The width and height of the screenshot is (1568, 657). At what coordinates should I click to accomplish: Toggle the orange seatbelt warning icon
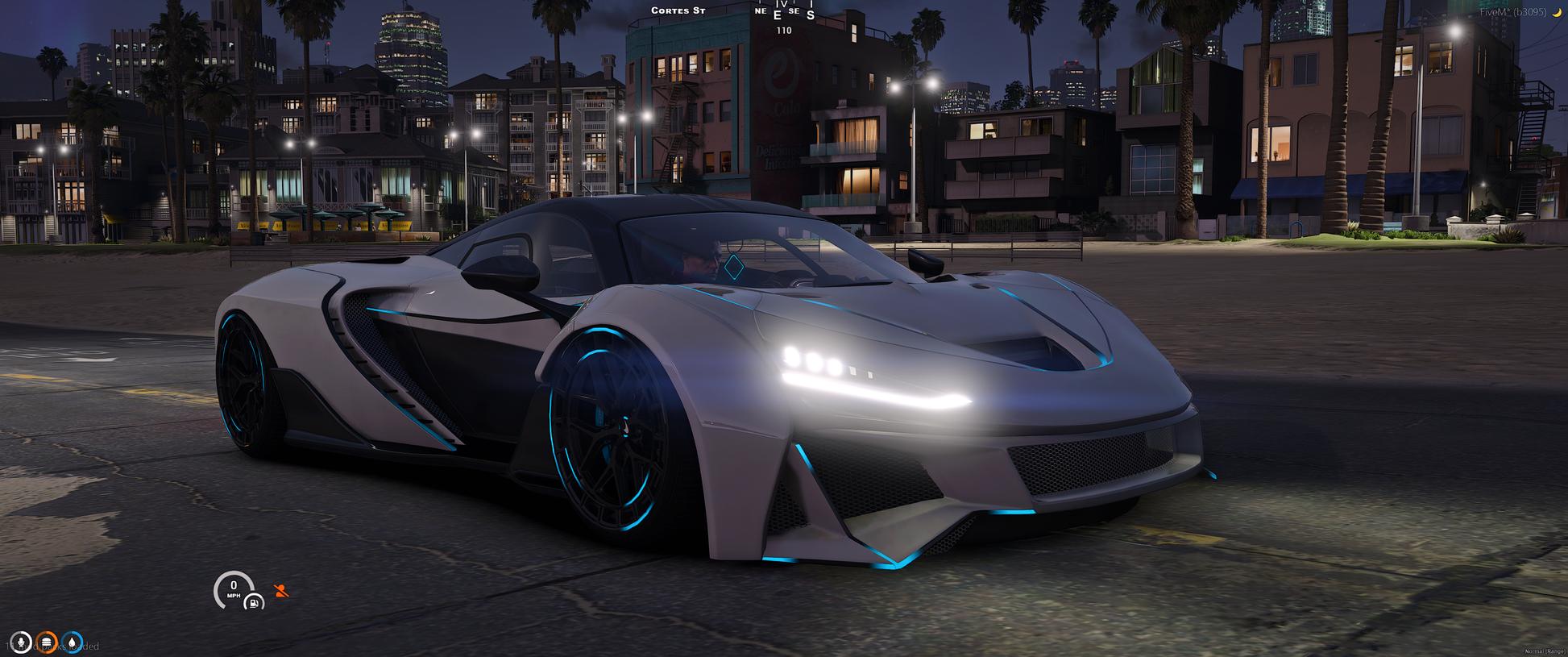pos(281,591)
